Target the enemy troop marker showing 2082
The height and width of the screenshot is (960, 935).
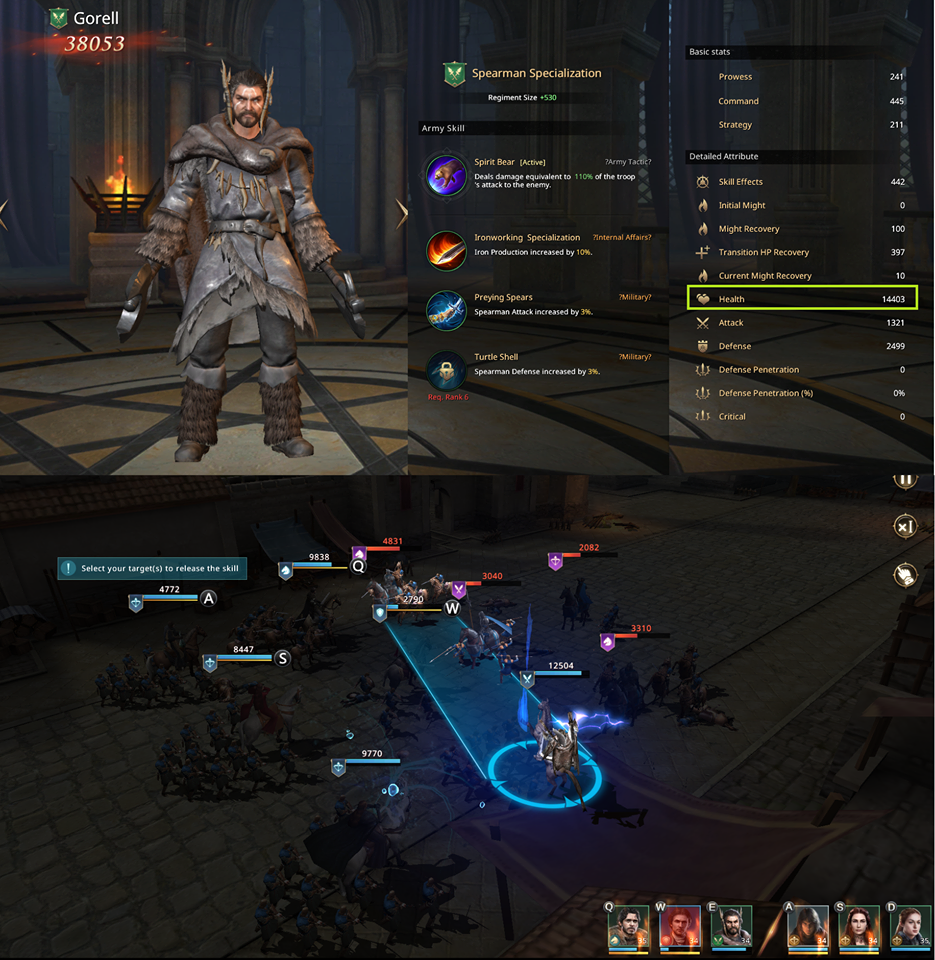click(x=556, y=561)
